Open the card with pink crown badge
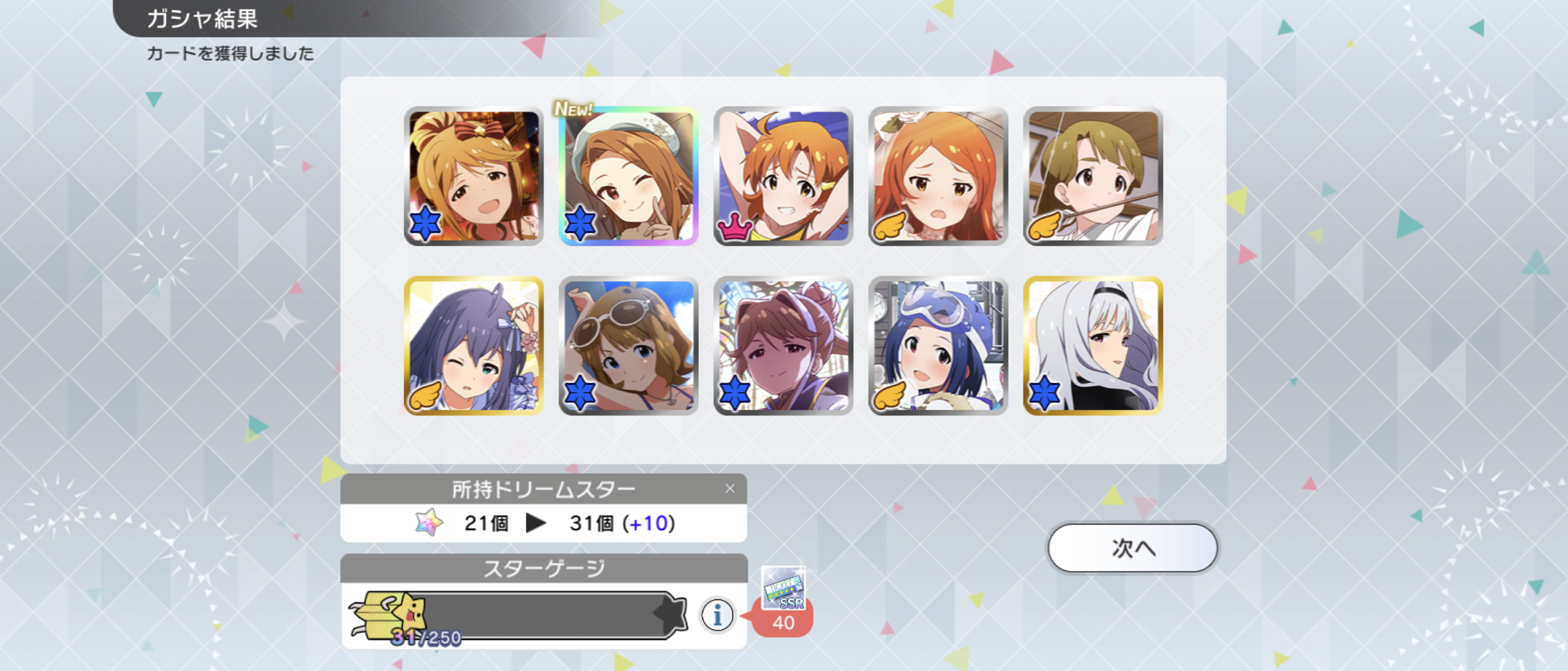The width and height of the screenshot is (1568, 671). click(783, 176)
